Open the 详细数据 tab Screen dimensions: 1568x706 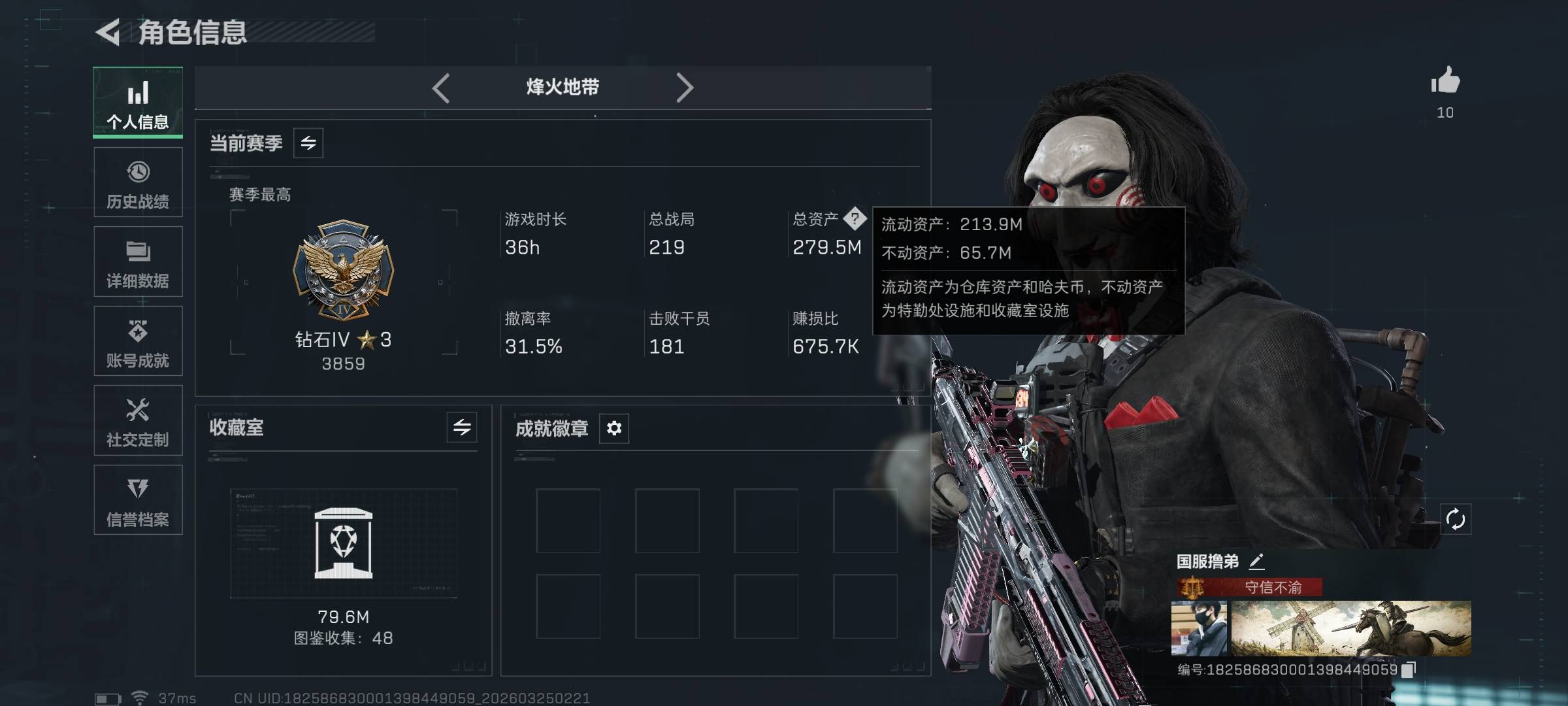pyautogui.click(x=138, y=261)
